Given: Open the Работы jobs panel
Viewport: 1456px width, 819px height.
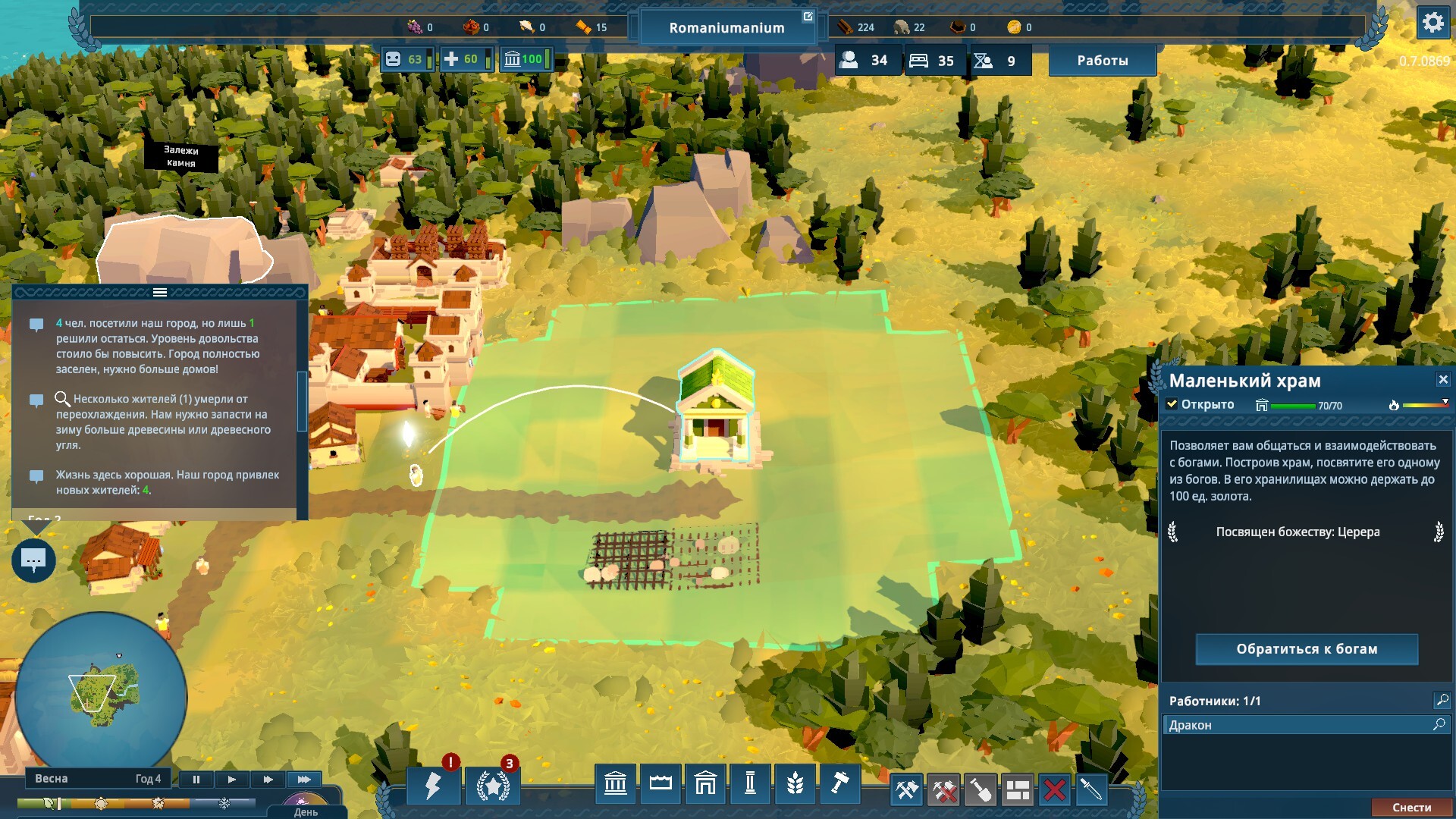Looking at the screenshot, I should pos(1102,61).
